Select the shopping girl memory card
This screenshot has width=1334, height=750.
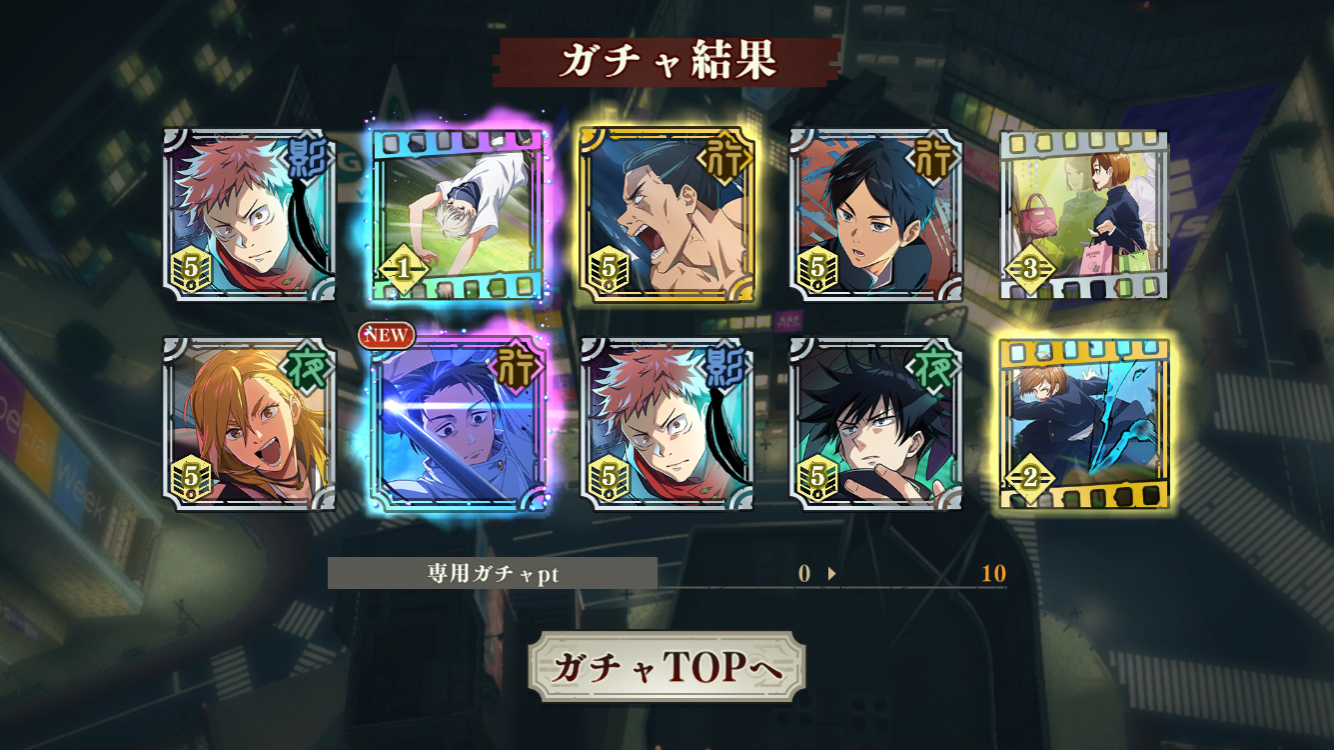click(x=1084, y=215)
